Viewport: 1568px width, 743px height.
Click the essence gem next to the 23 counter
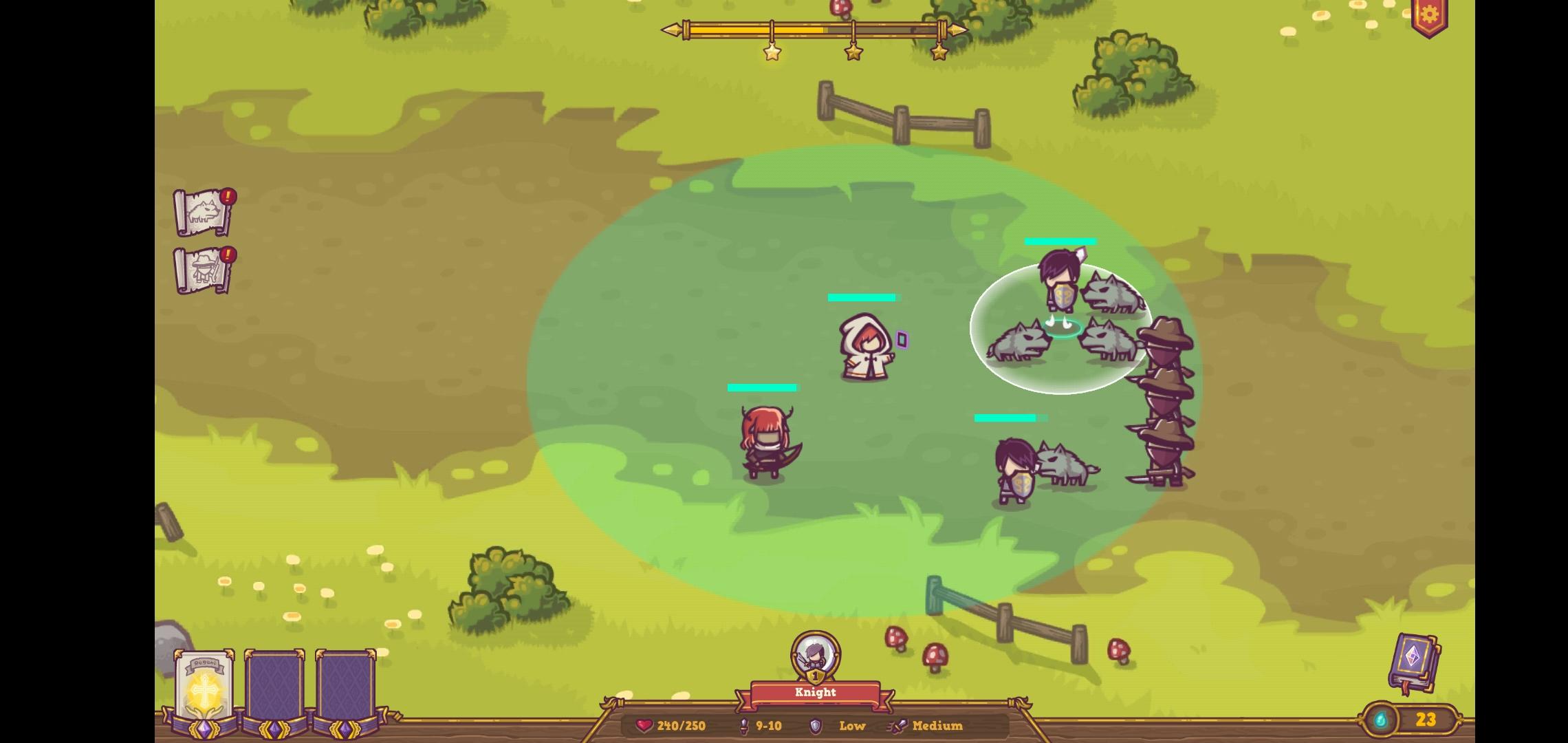click(1380, 720)
